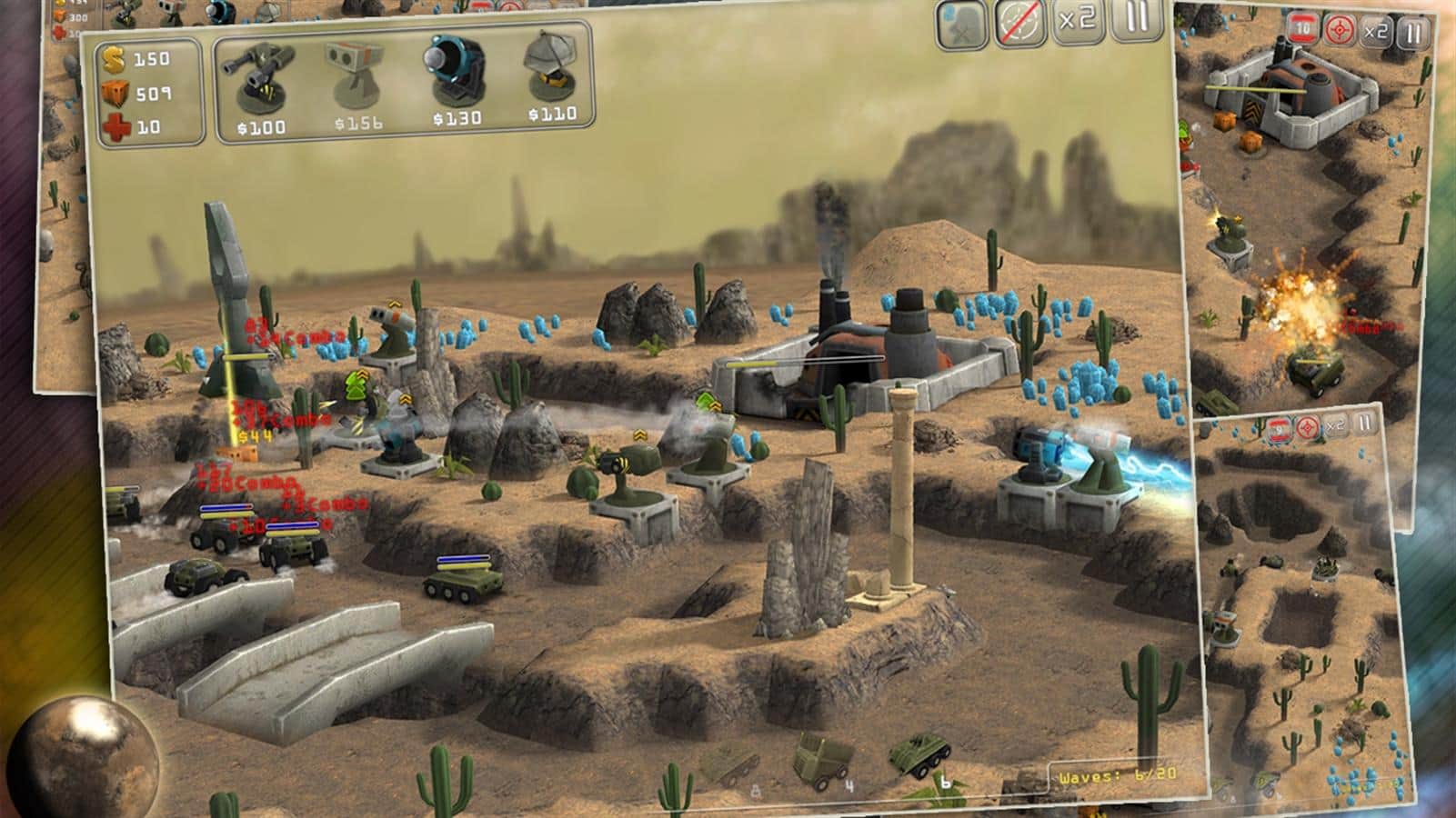Enable x2 speed in the large main view
The height and width of the screenshot is (818, 1456).
pos(1077,20)
